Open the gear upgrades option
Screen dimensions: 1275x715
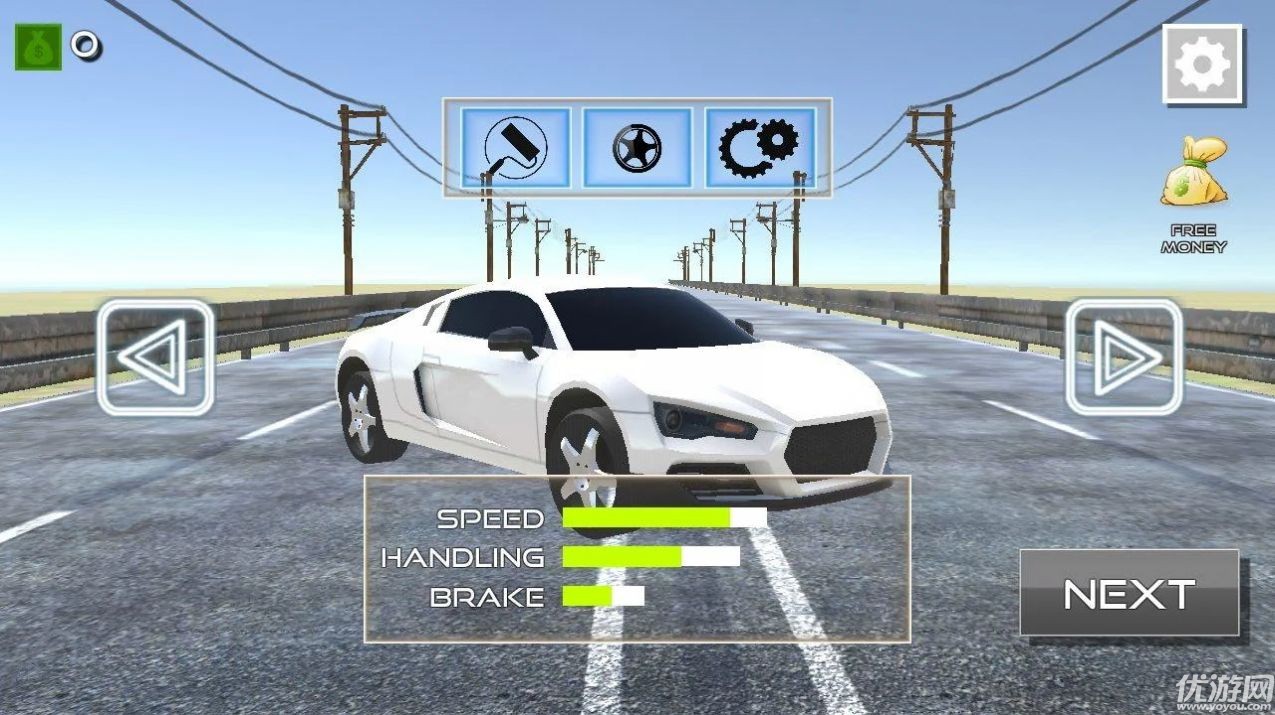click(x=760, y=148)
